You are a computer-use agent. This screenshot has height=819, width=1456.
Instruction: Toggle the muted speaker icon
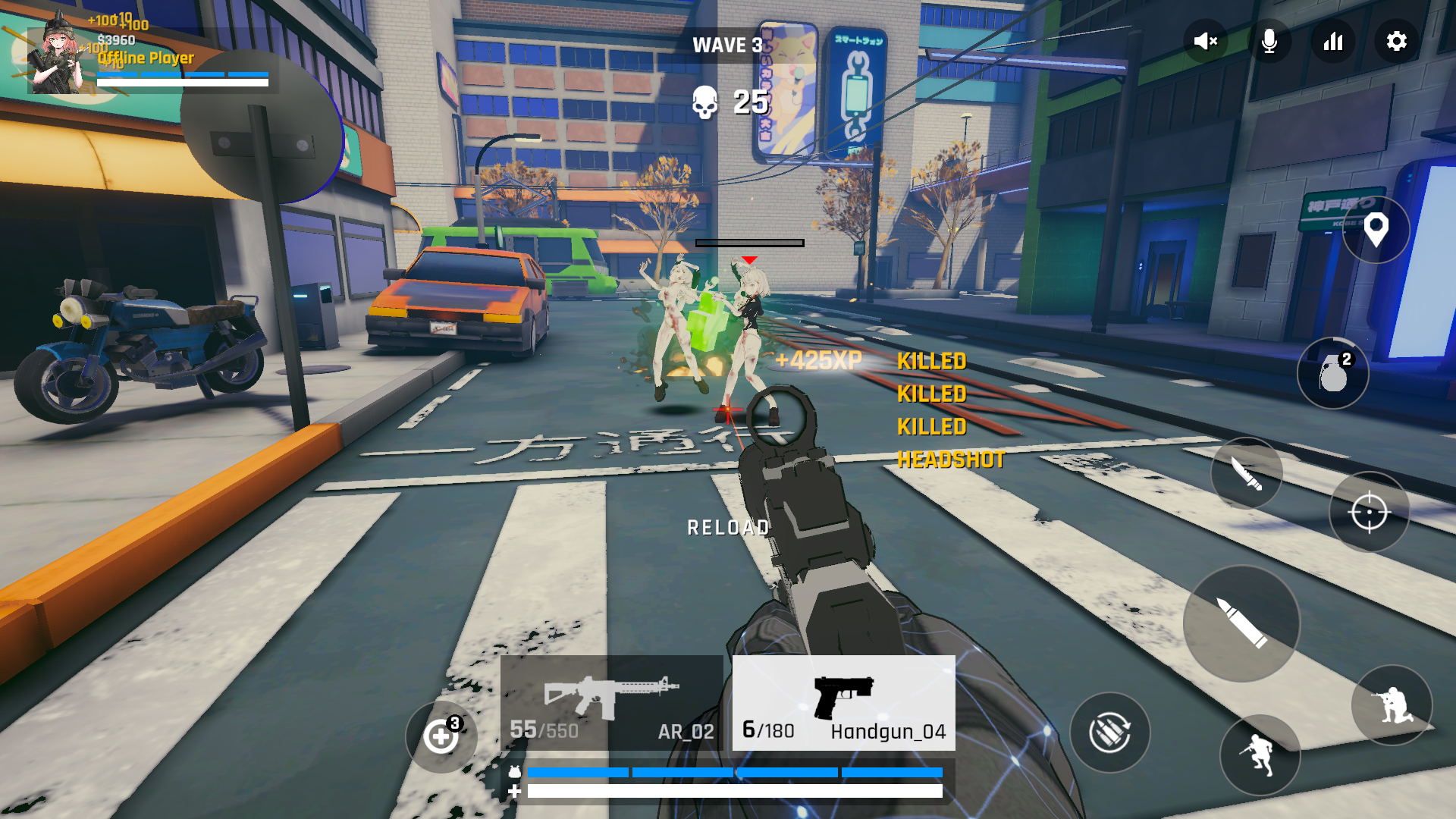pos(1205,41)
